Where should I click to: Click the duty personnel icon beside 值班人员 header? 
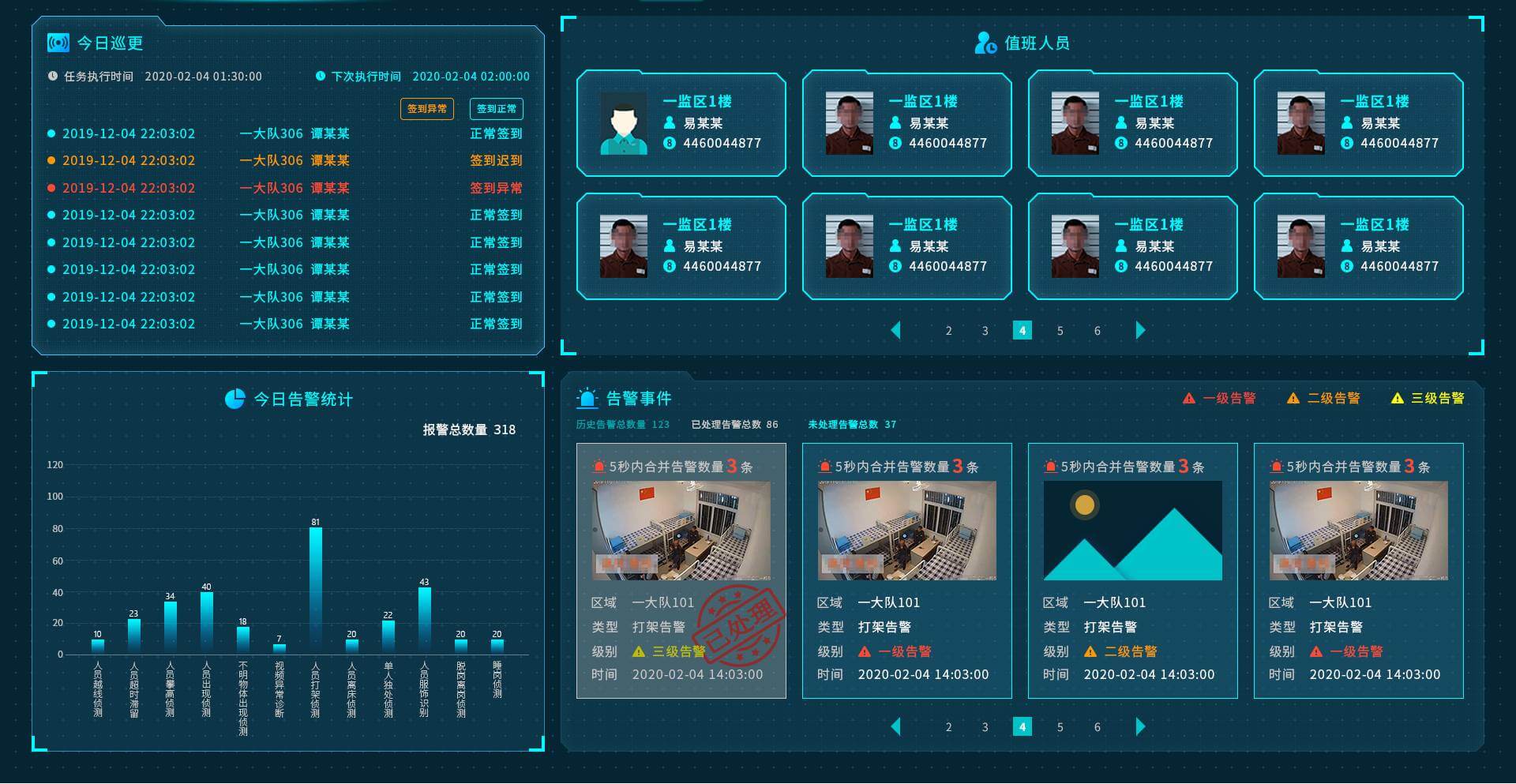click(x=985, y=43)
